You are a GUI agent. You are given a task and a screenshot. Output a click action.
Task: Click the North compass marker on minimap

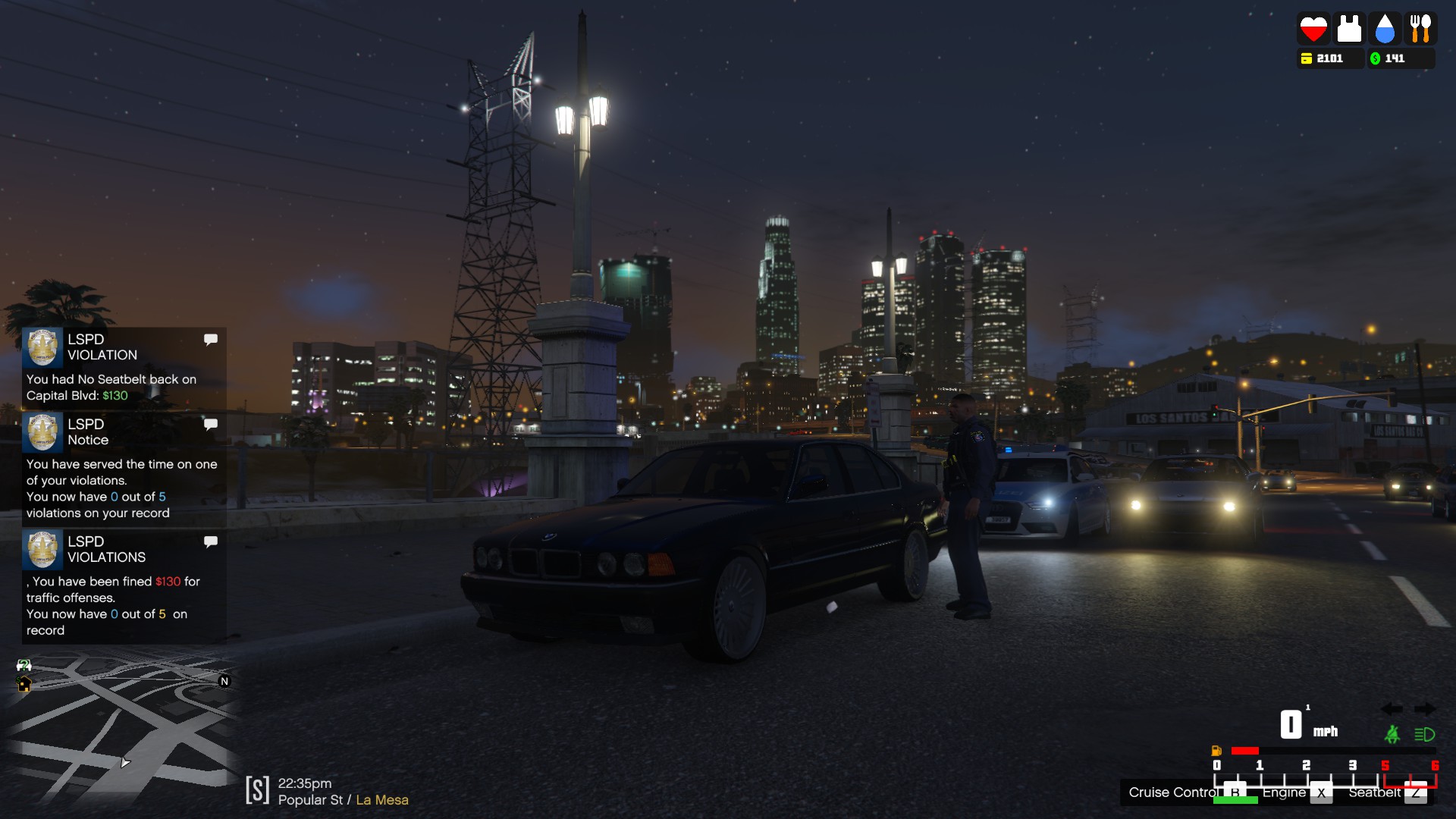[x=224, y=681]
